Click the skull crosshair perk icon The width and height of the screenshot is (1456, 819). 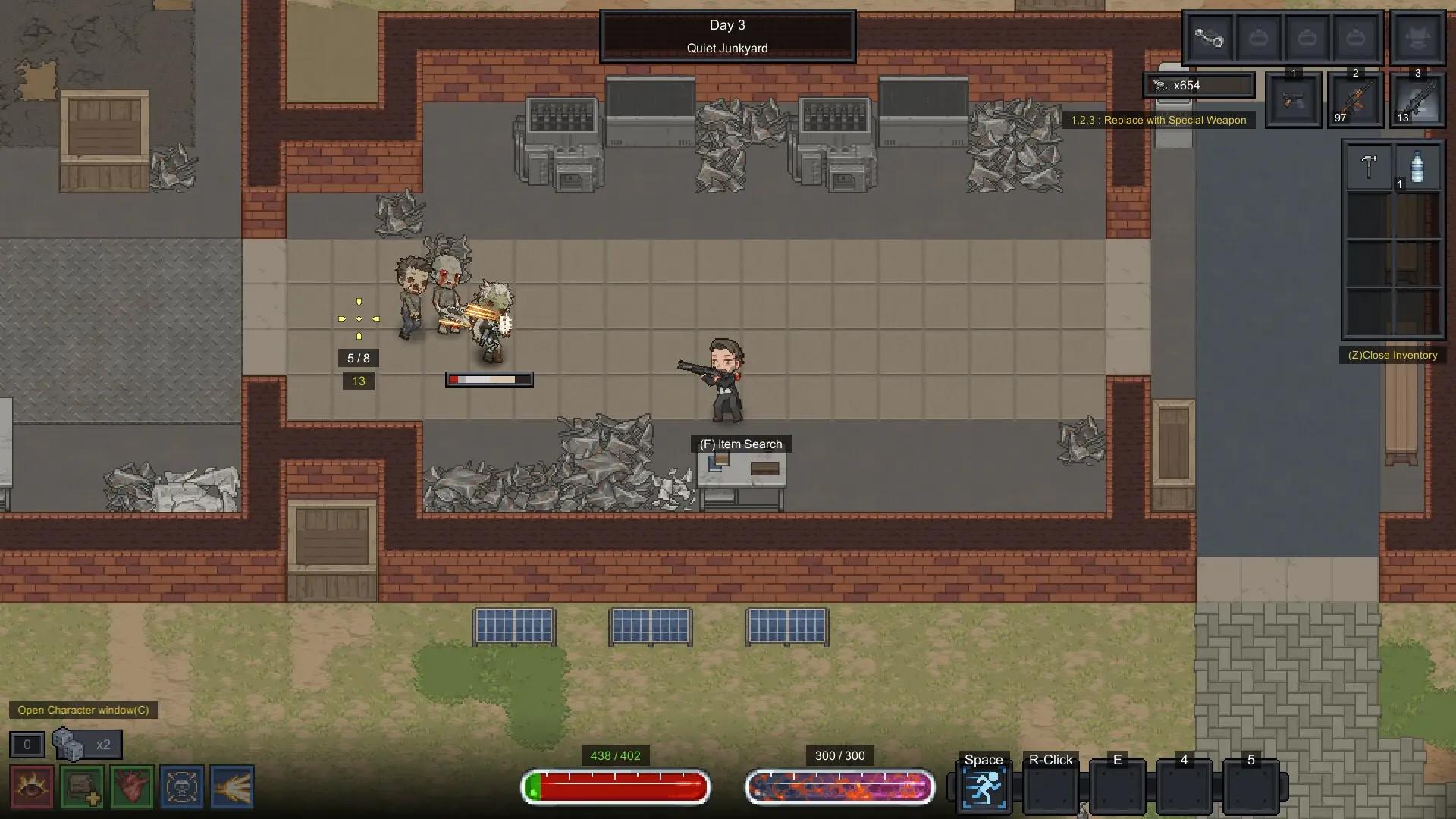click(182, 787)
